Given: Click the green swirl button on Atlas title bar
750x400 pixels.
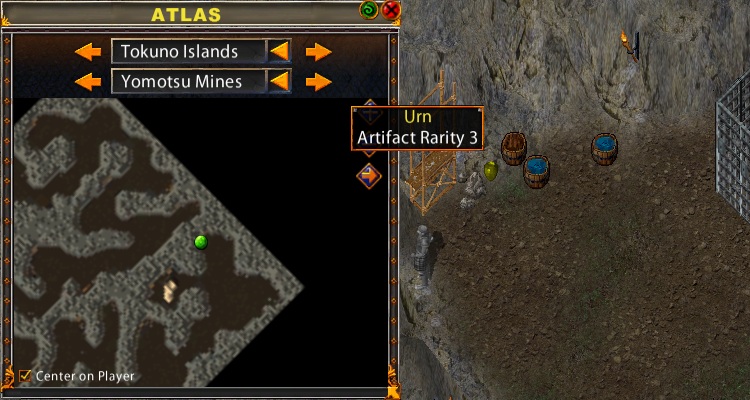Looking at the screenshot, I should [x=370, y=11].
